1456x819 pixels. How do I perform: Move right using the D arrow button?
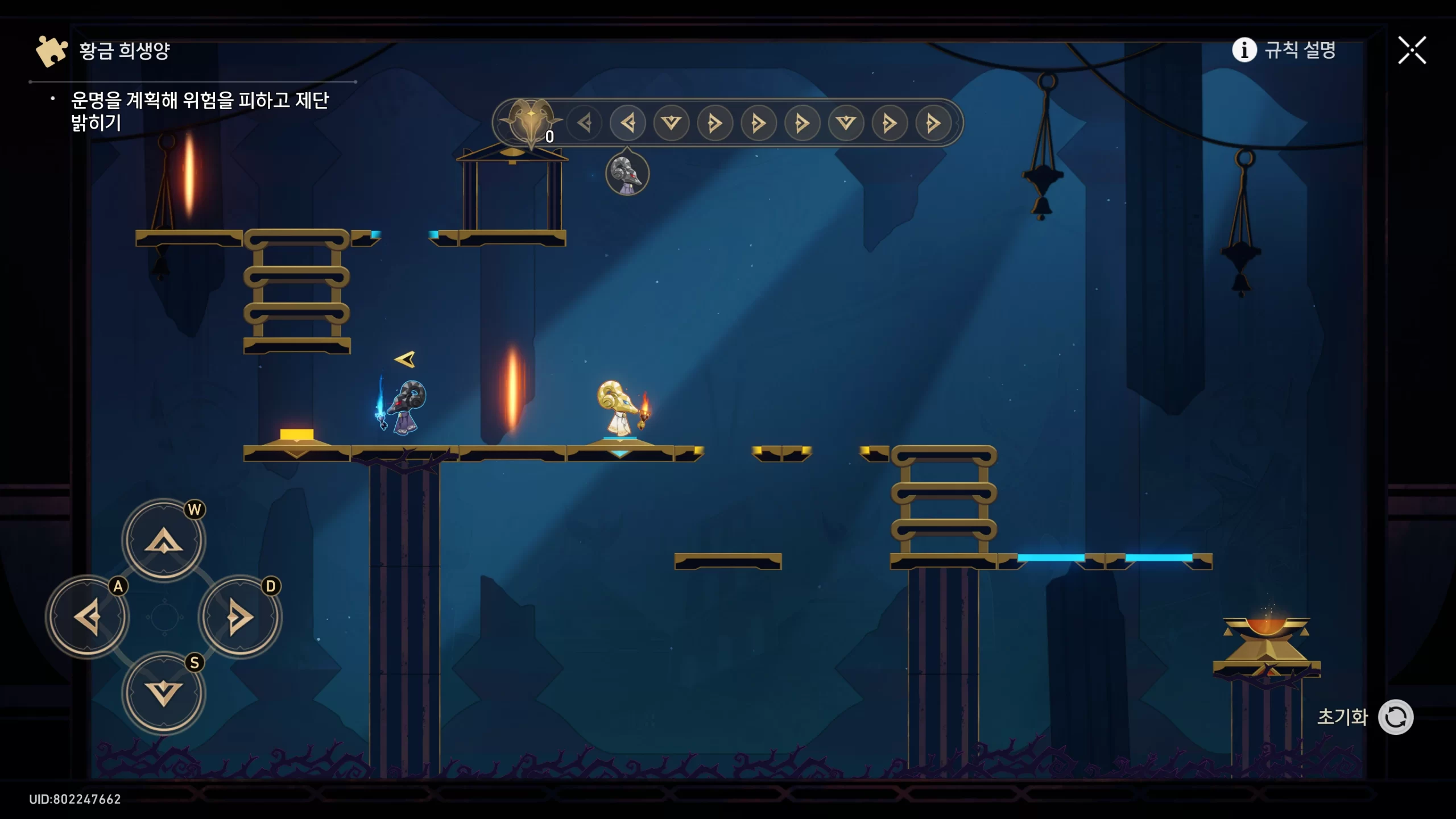(x=240, y=617)
